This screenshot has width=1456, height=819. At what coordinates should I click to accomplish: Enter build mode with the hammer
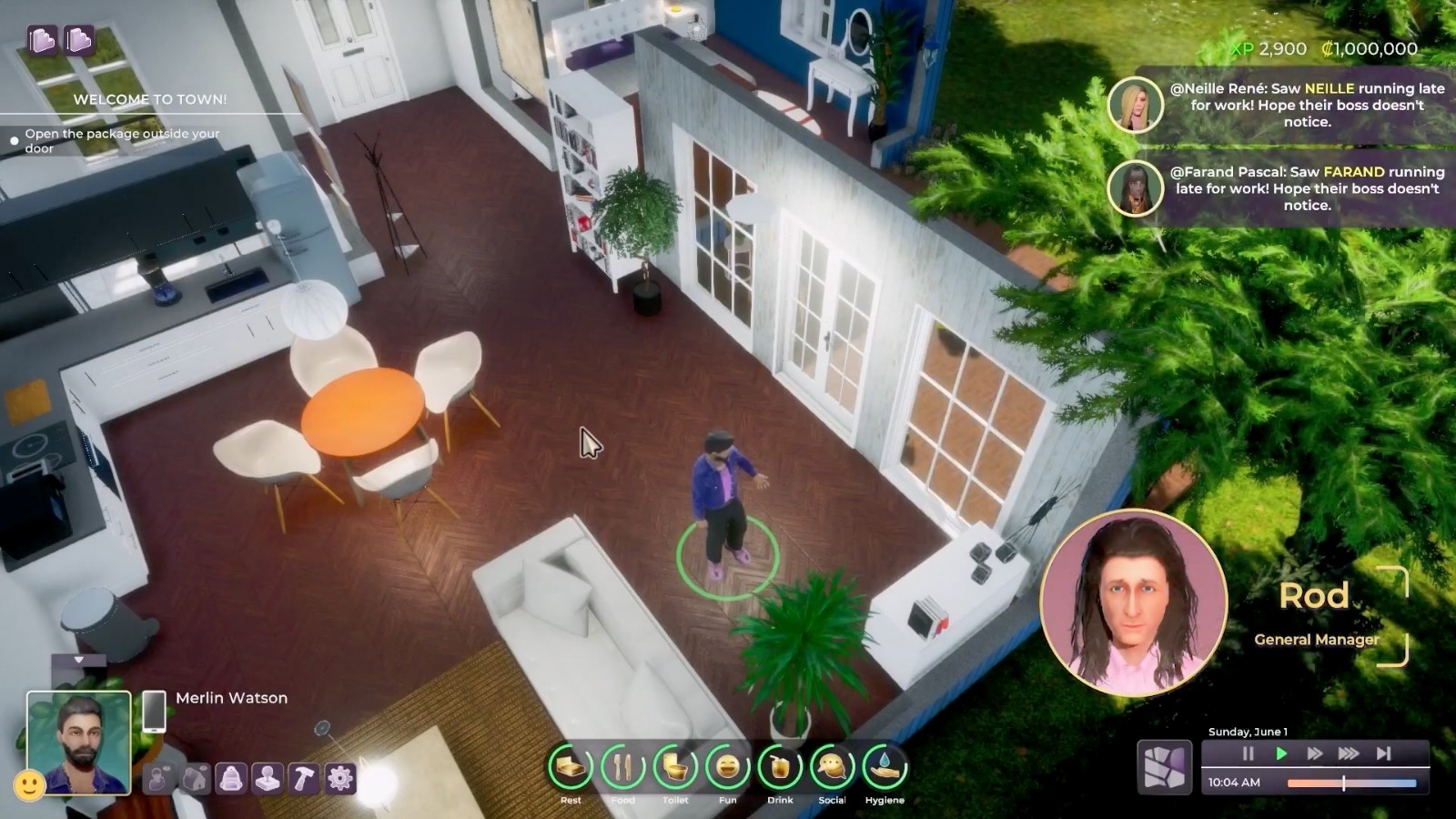[304, 779]
